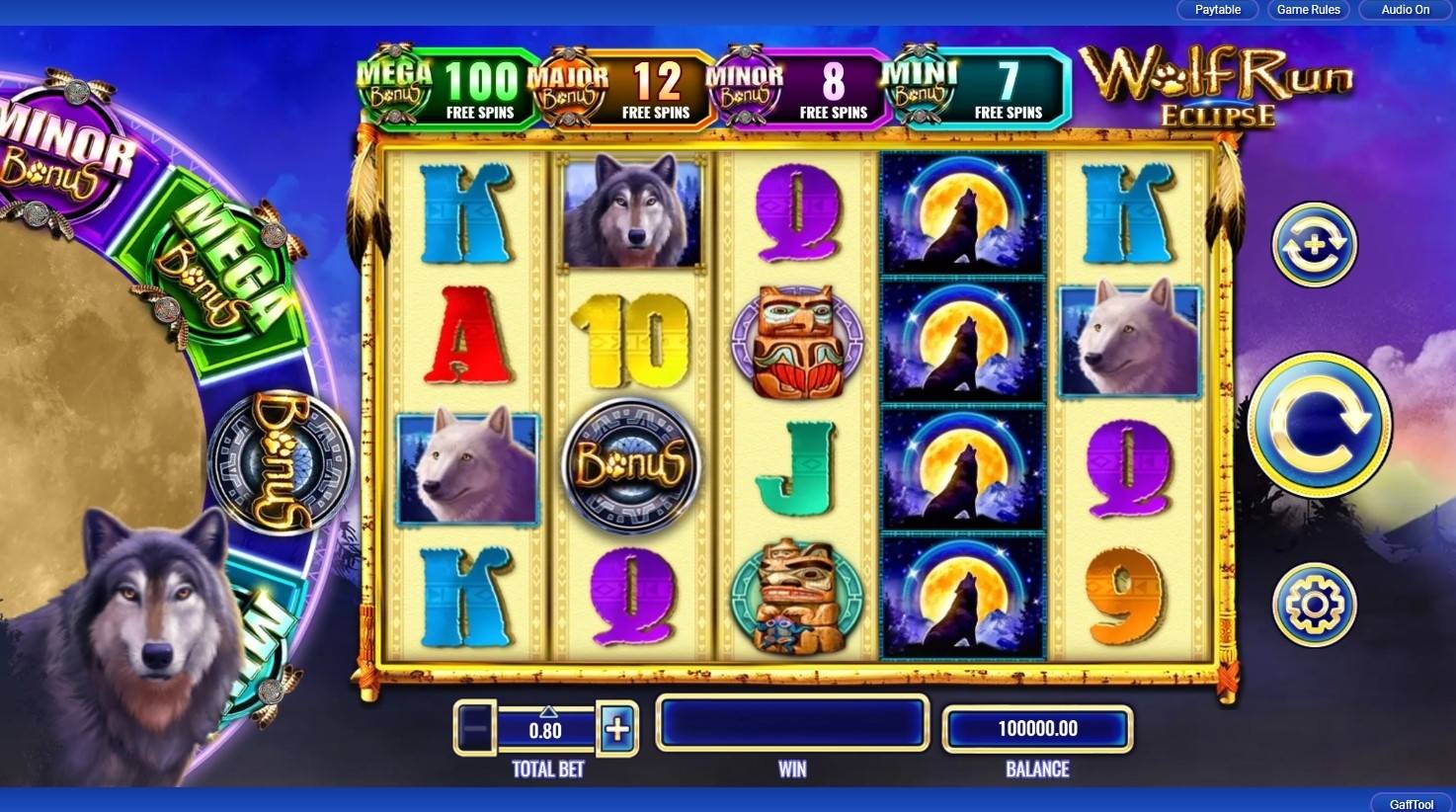Screen dimensions: 1456x812
Task: Open the autospin options button
Action: click(1314, 245)
